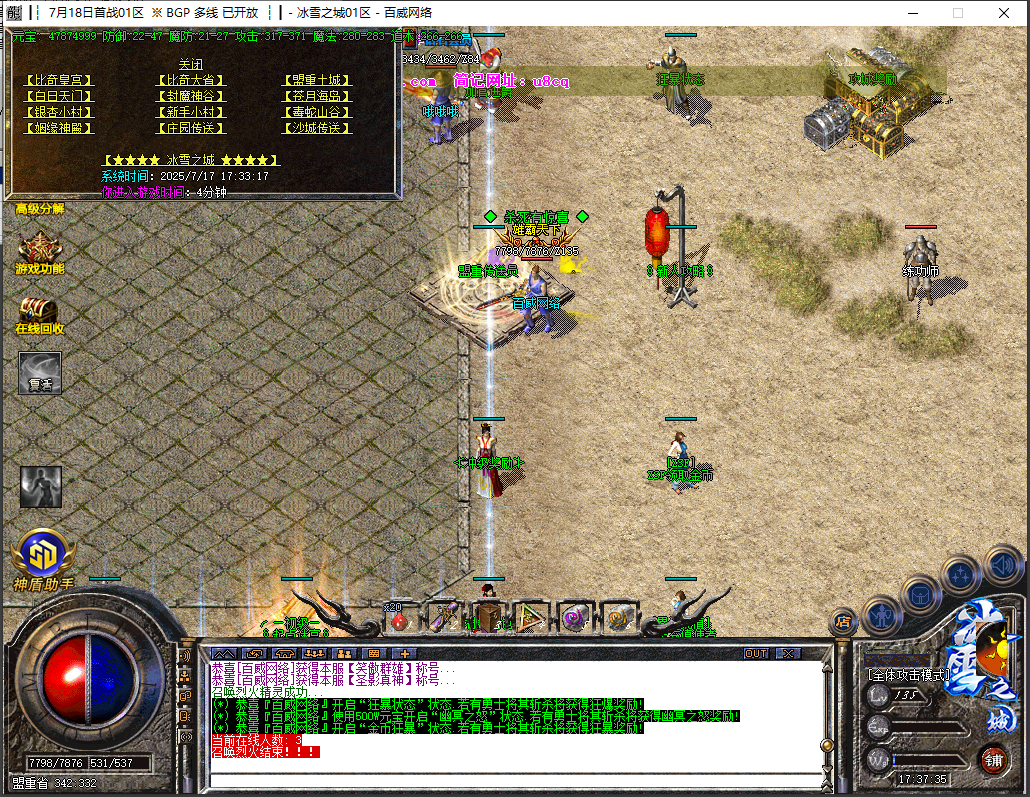Toggle sound with the speaker button
1030x797 pixels.
point(1001,563)
